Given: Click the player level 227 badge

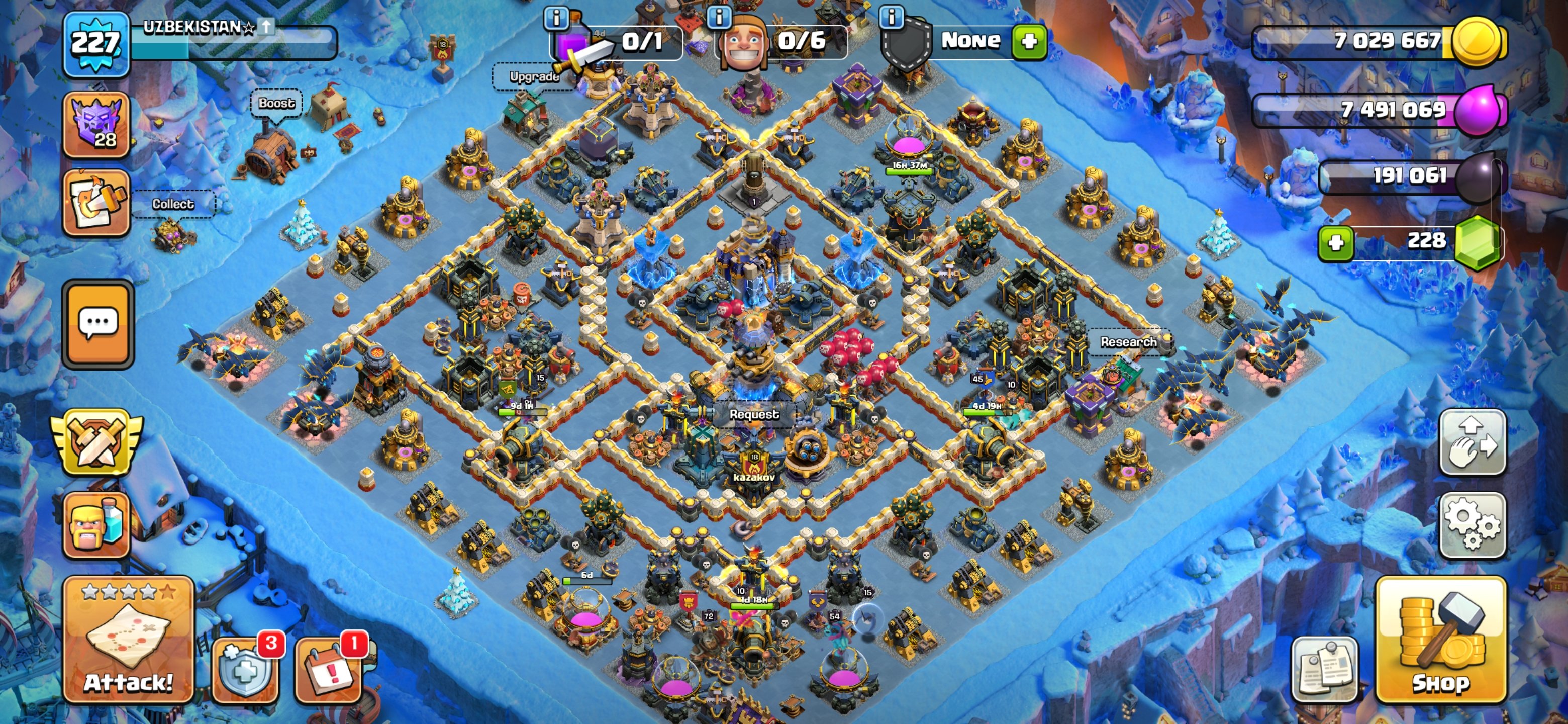Looking at the screenshot, I should 96,44.
